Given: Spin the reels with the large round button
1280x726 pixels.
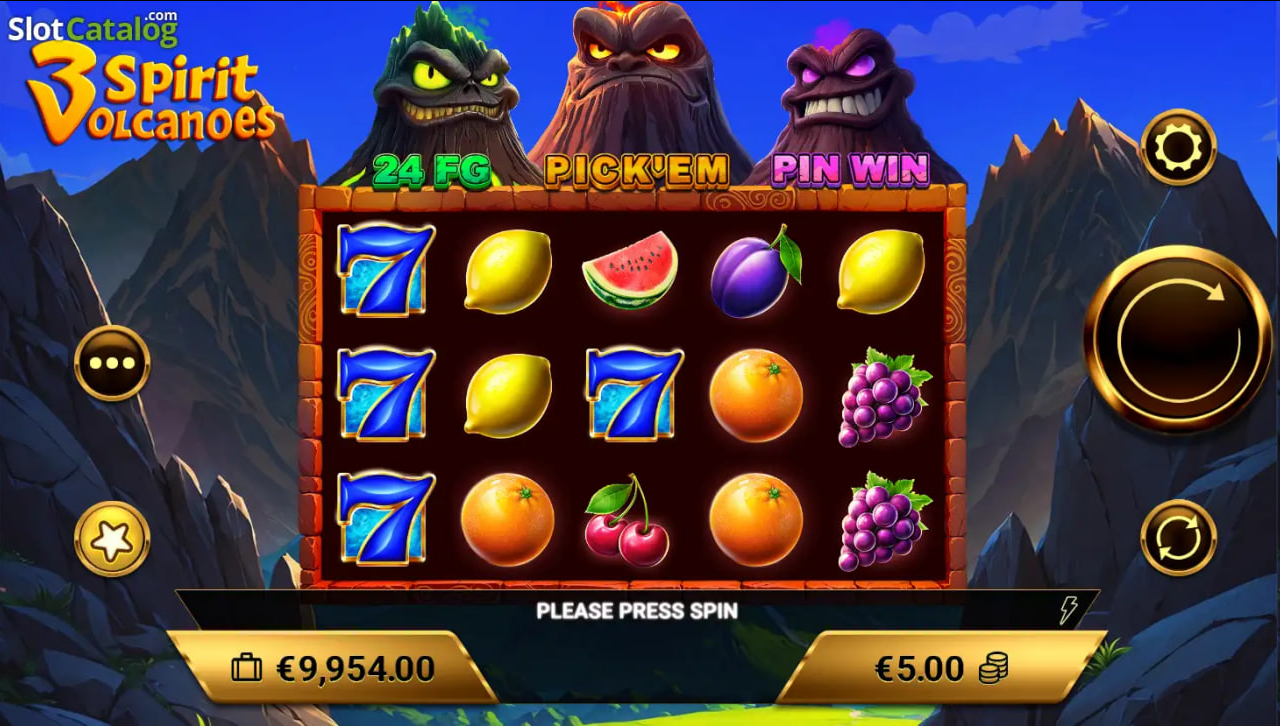Looking at the screenshot, I should click(1178, 339).
